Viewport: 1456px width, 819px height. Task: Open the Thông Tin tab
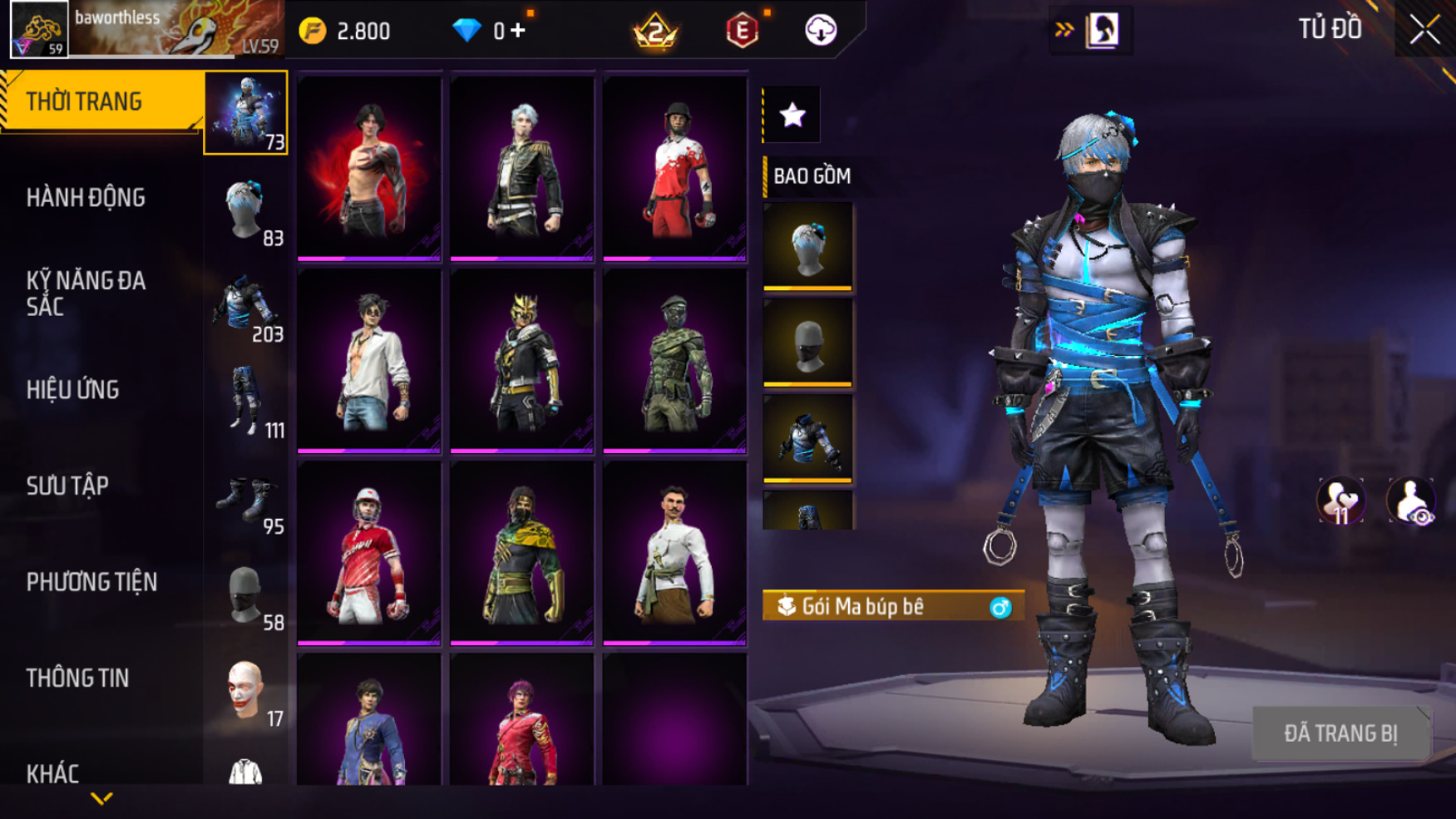[x=77, y=678]
